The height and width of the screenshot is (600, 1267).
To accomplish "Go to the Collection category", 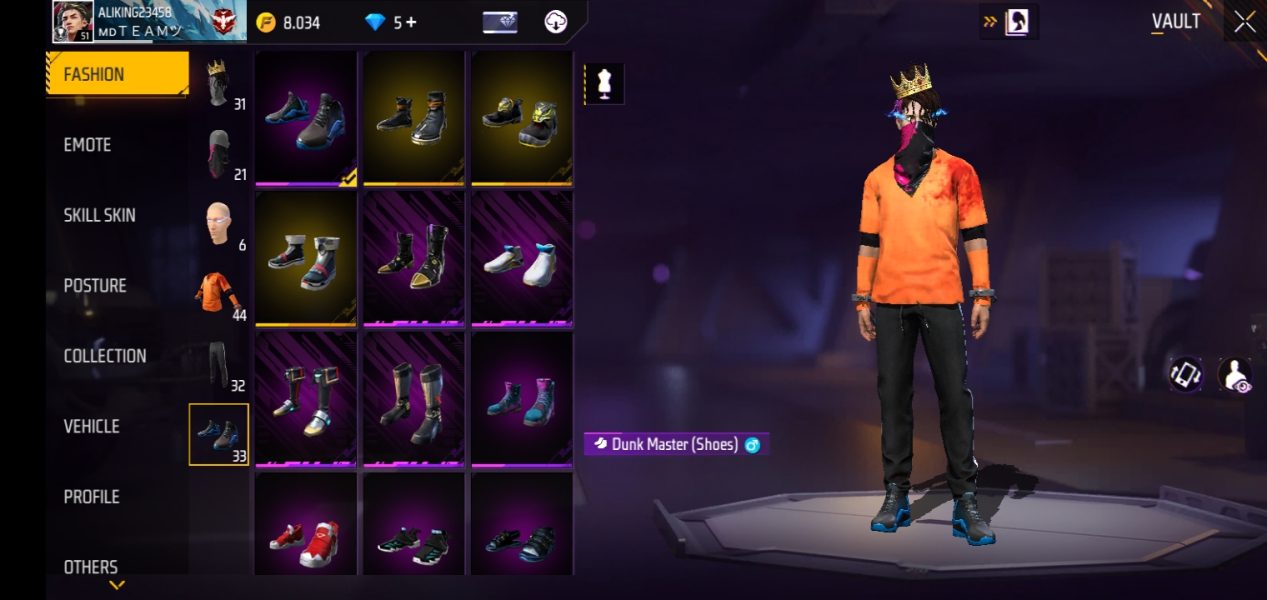I will [105, 356].
